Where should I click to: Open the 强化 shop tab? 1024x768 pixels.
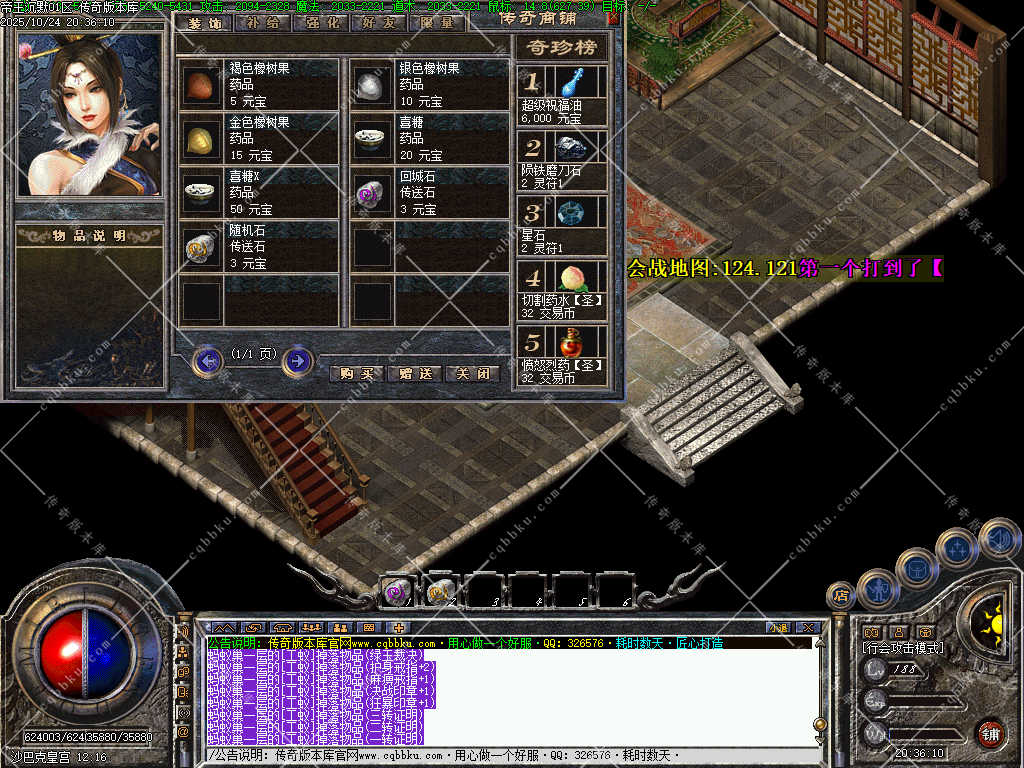pyautogui.click(x=319, y=22)
